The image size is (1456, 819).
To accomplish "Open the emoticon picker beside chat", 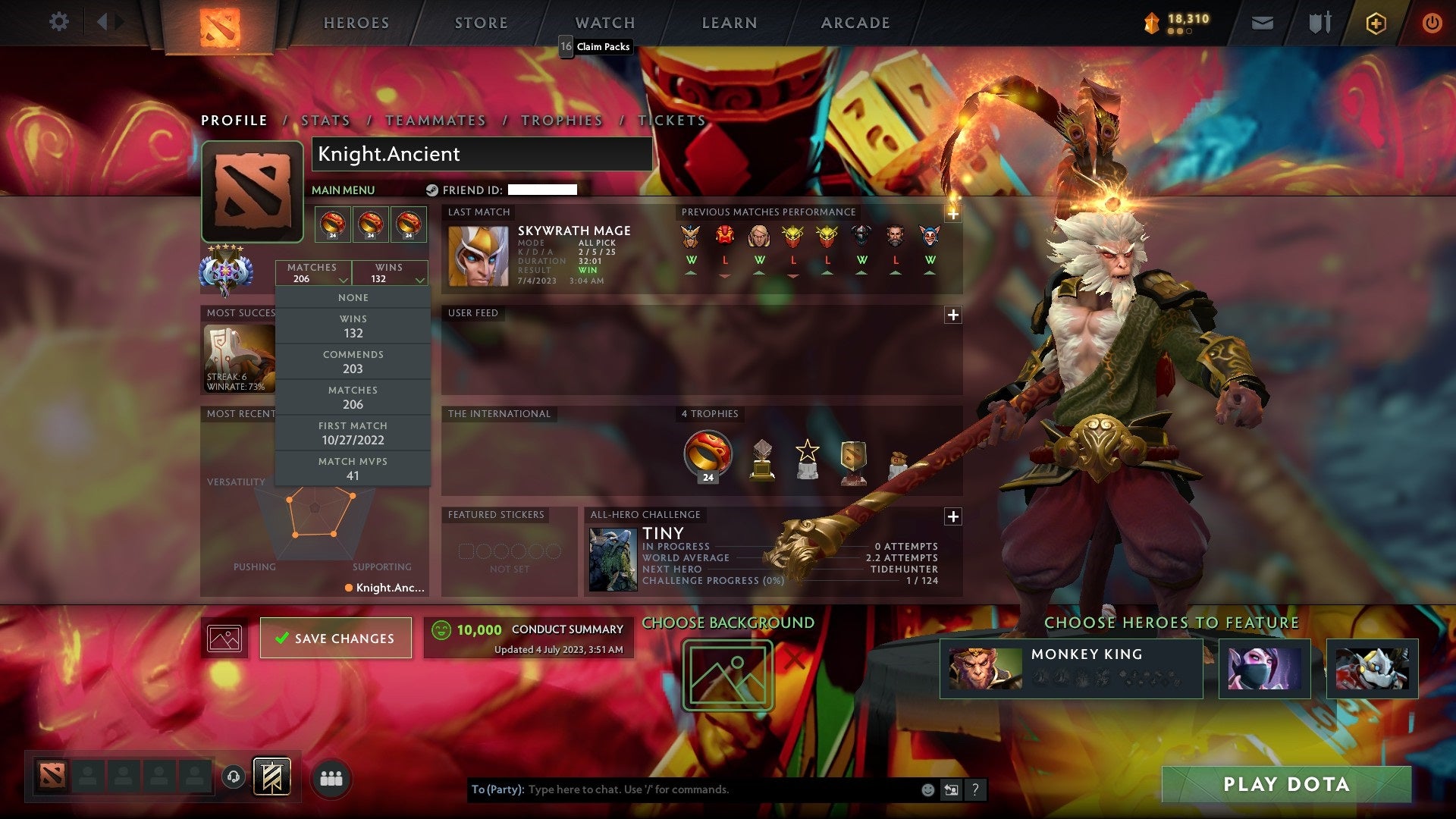I will pyautogui.click(x=927, y=789).
